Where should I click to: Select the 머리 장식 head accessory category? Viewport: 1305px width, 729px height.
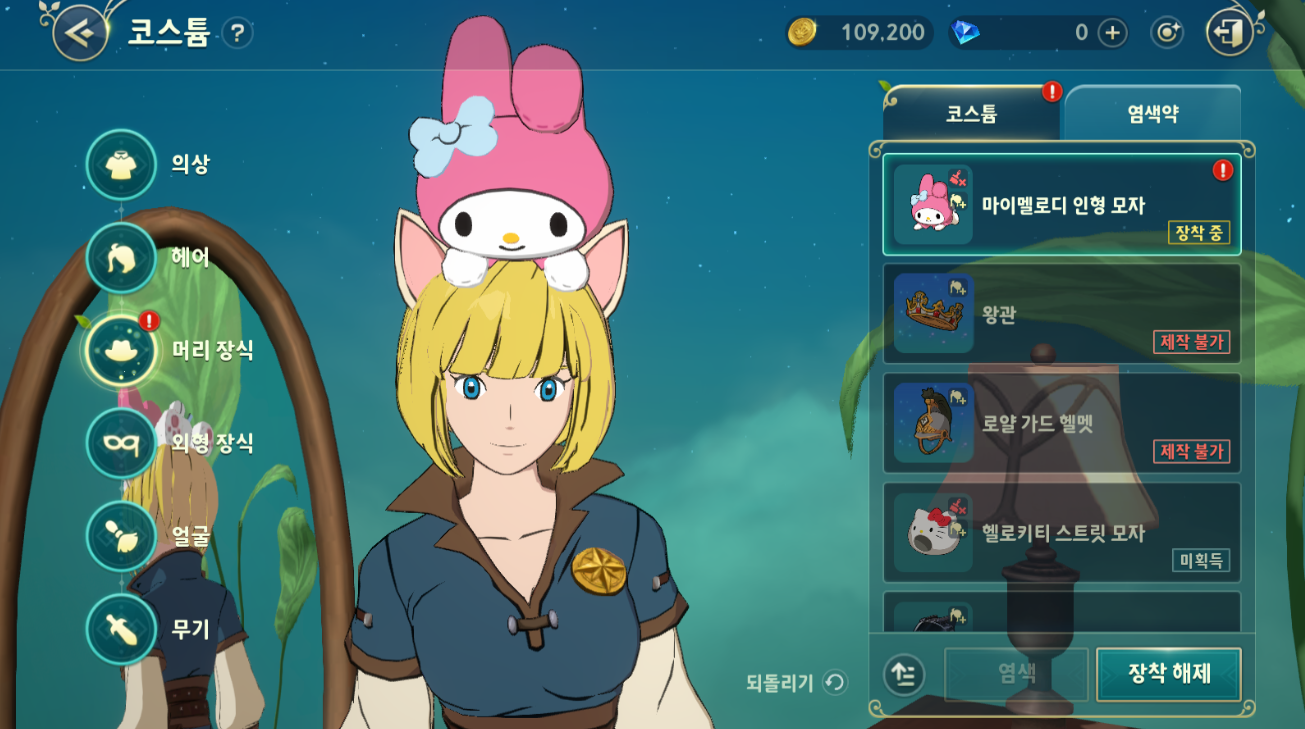122,351
